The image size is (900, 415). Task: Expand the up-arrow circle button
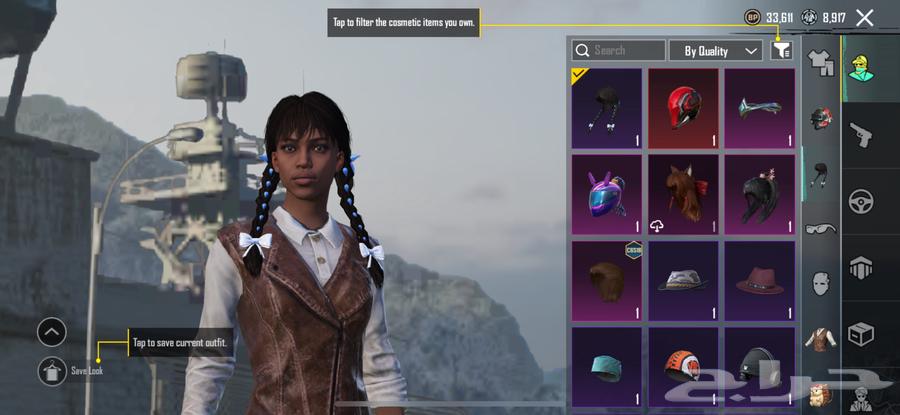52,331
